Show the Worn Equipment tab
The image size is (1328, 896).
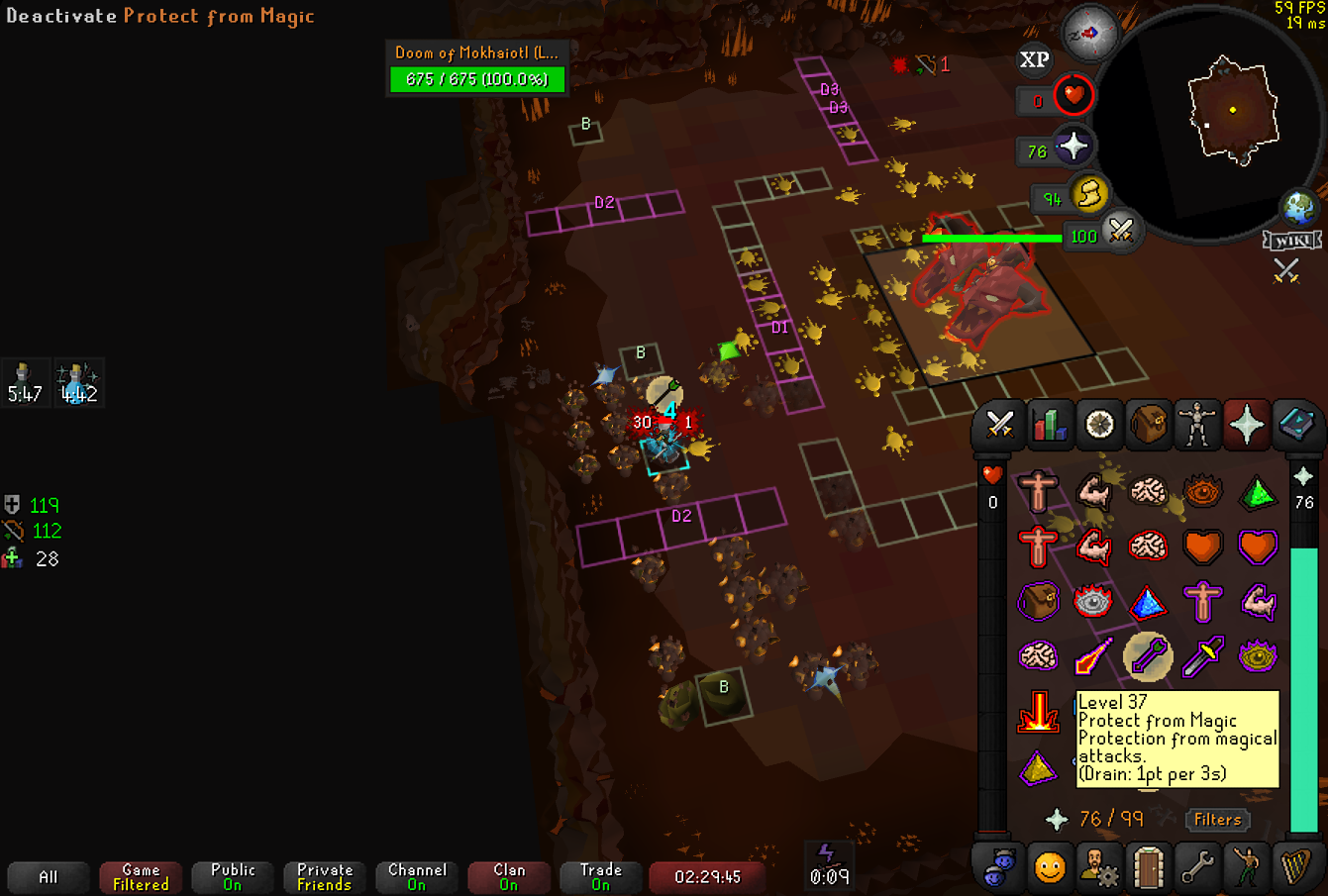tap(1197, 425)
